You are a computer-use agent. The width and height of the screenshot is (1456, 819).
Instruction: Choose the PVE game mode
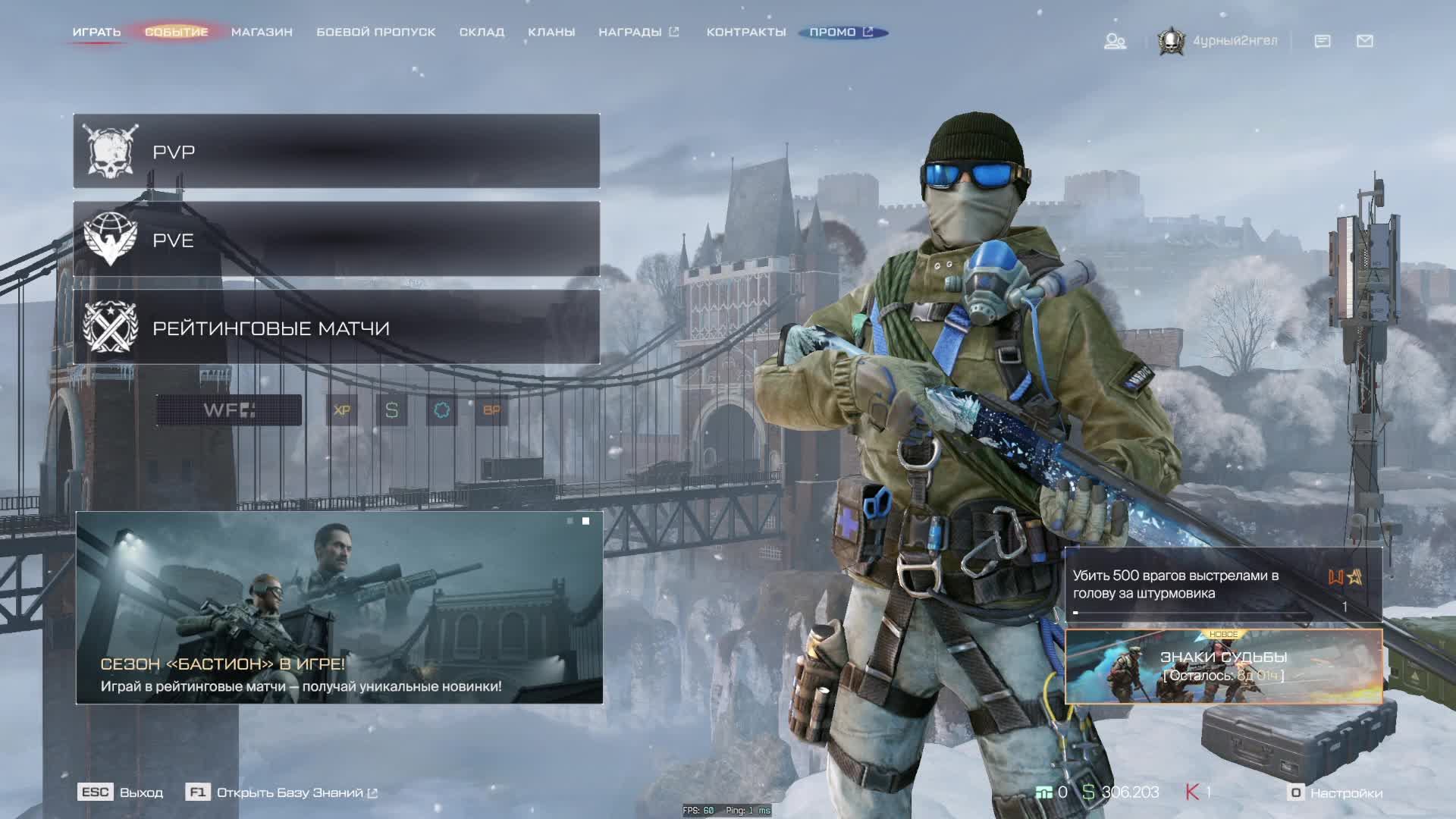[x=336, y=240]
